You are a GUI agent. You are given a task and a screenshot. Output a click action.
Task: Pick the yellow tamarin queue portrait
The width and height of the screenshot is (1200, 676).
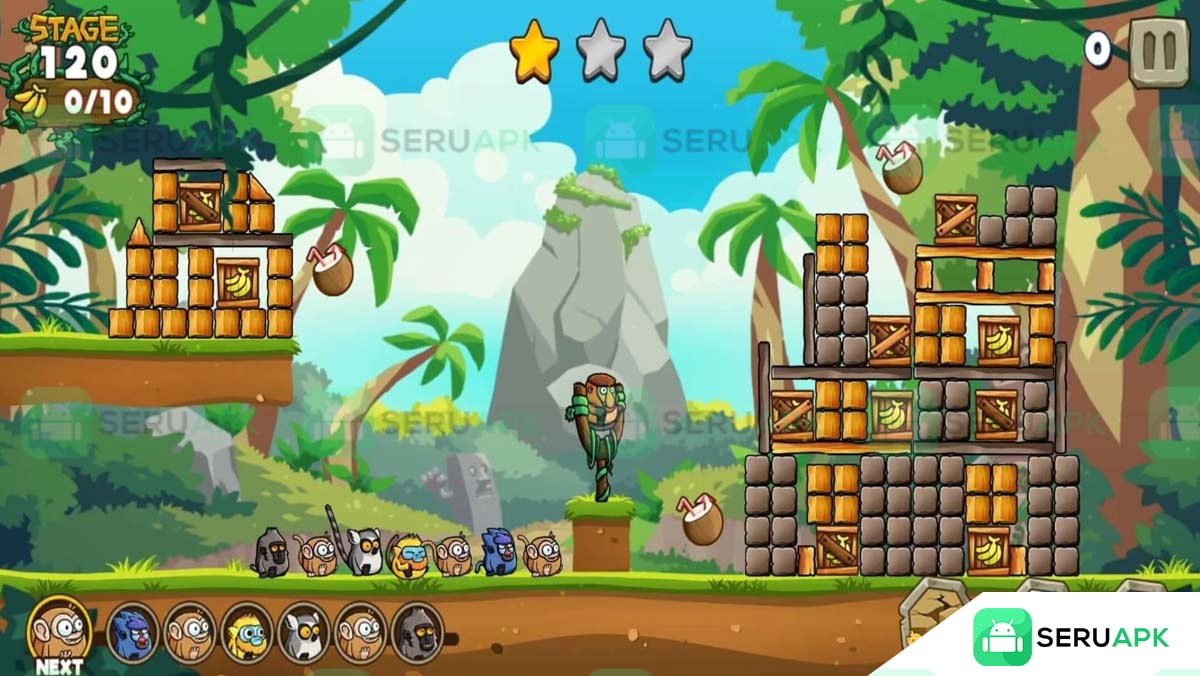pos(246,632)
